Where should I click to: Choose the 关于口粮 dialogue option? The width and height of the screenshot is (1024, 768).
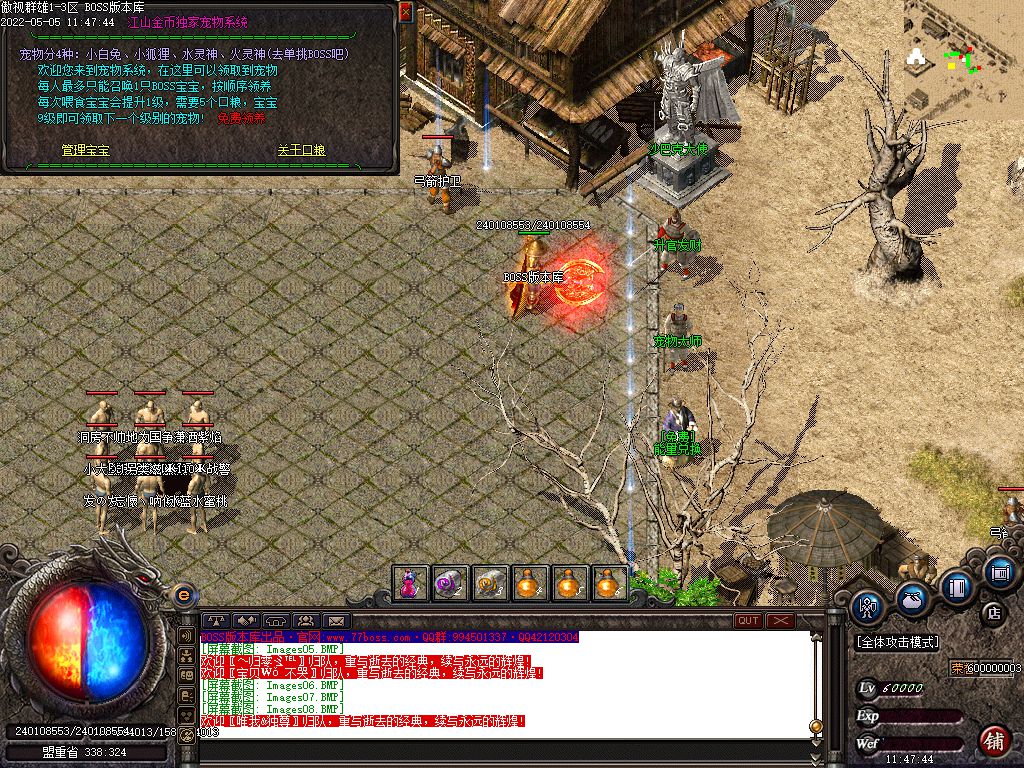coord(301,150)
